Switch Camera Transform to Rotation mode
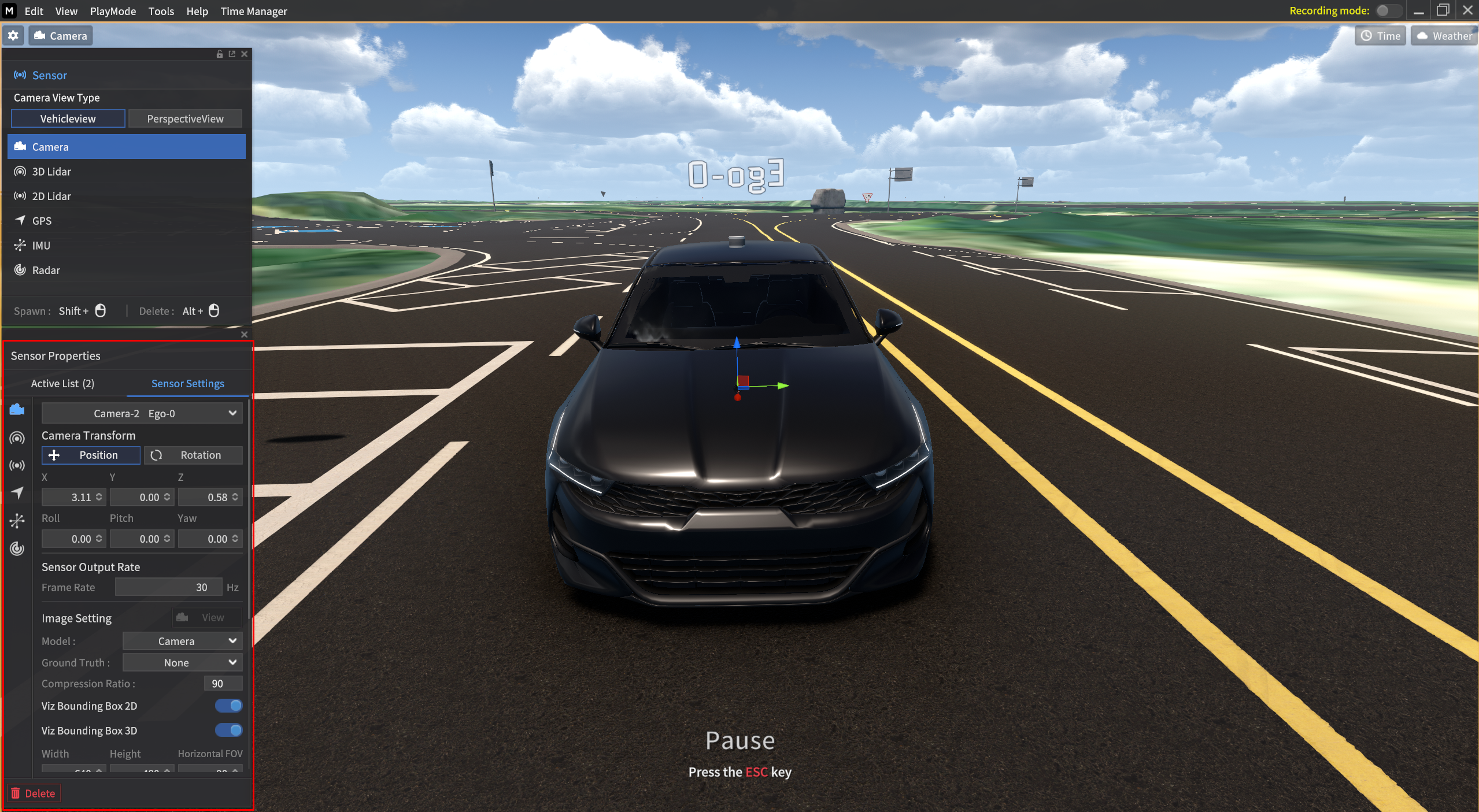 click(193, 455)
